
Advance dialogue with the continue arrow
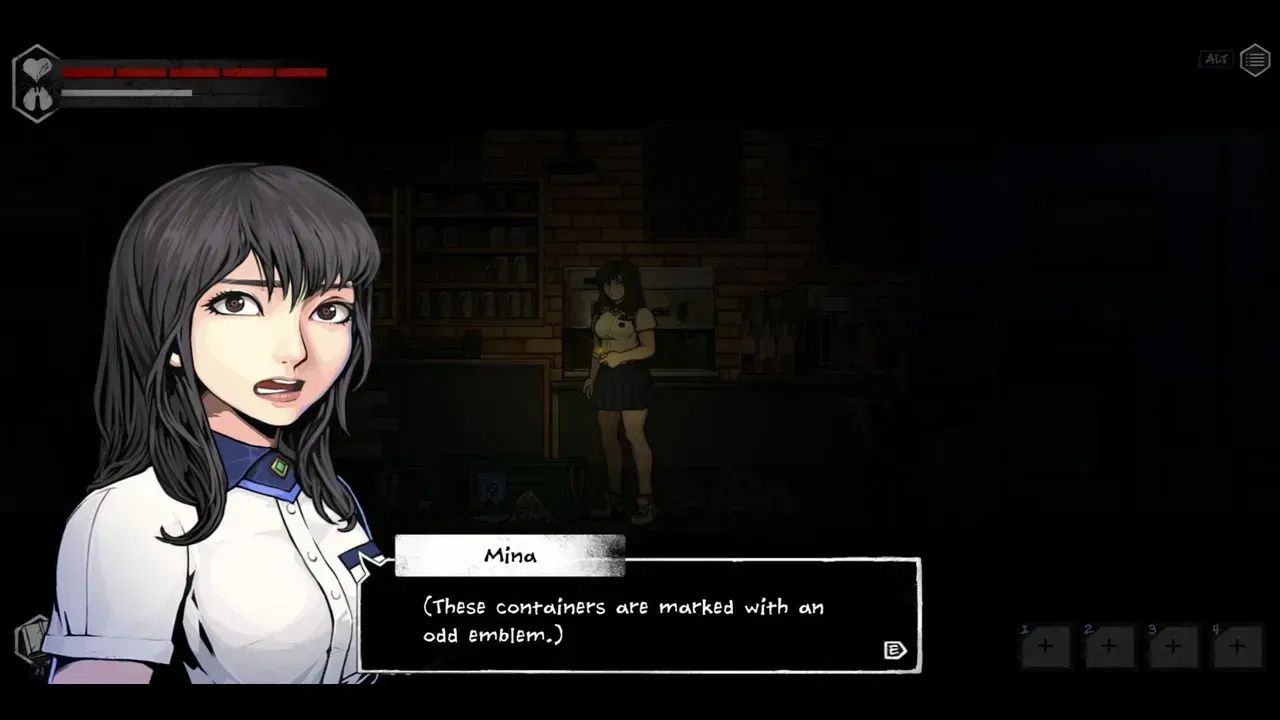click(895, 651)
